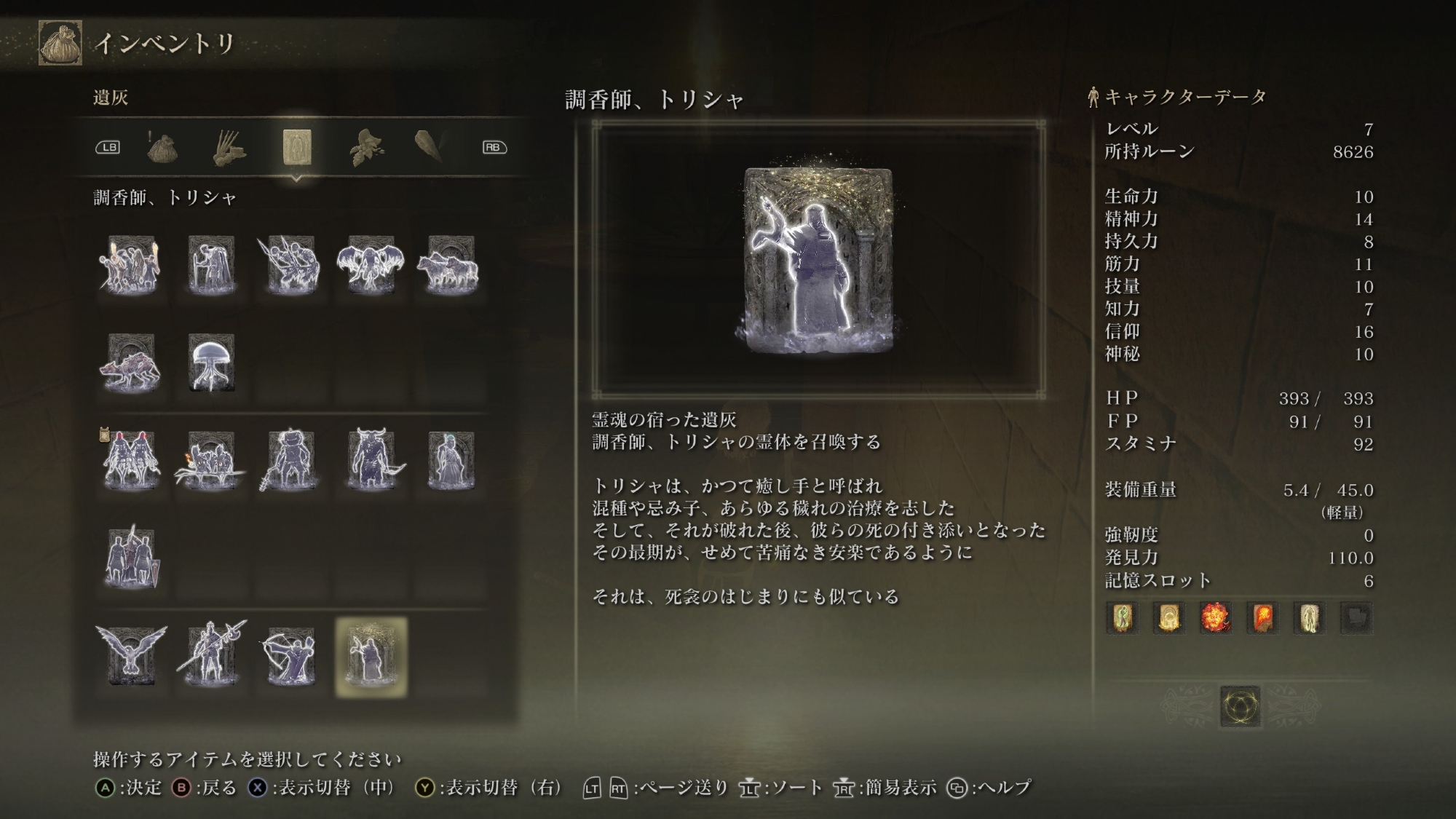Screen dimensions: 1456x819
Task: Select the spirit jellyfish ashes
Action: pyautogui.click(x=211, y=363)
